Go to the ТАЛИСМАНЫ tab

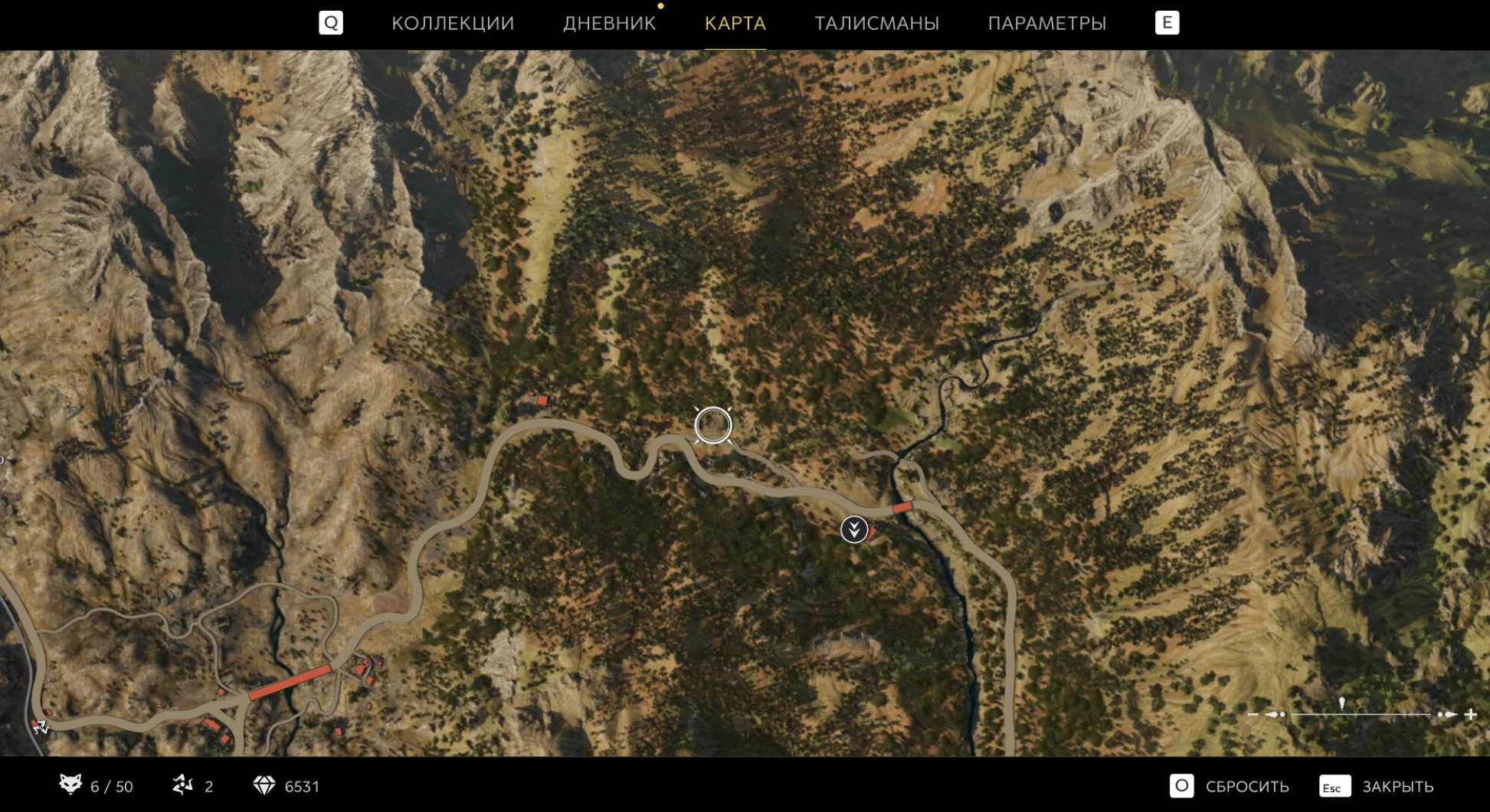coord(876,23)
